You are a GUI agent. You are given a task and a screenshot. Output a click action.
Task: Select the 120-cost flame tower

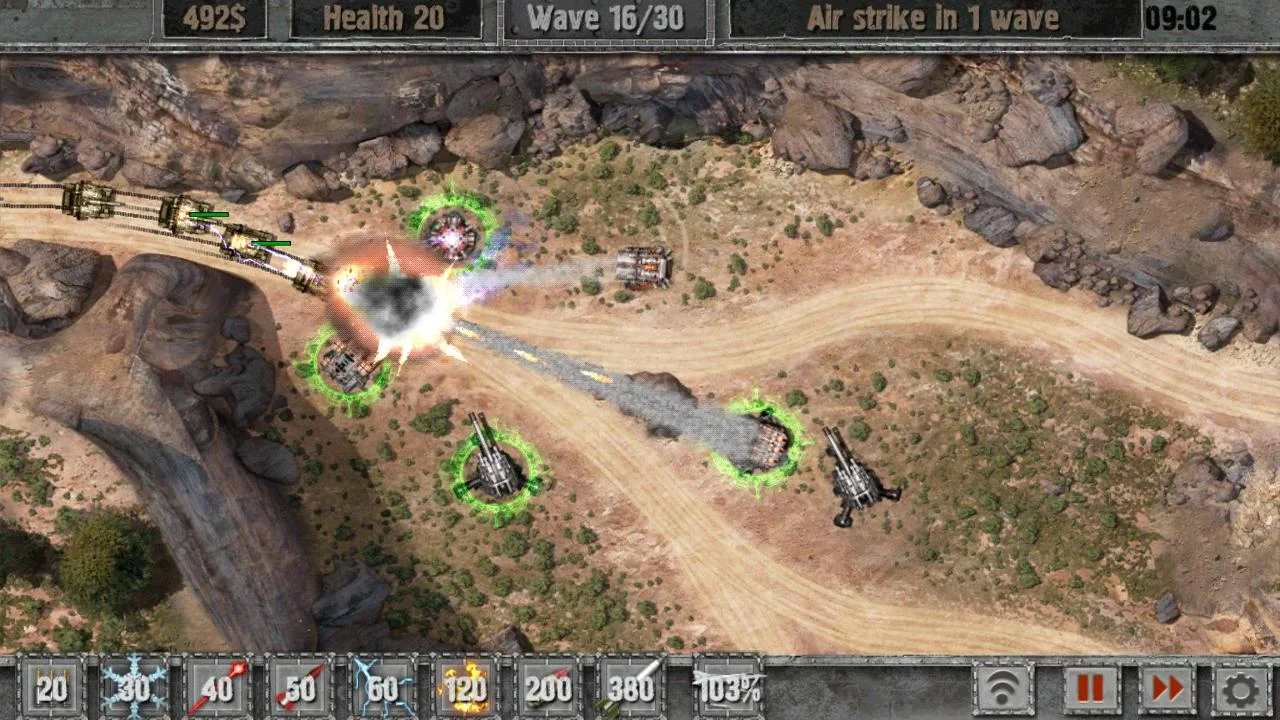point(466,687)
